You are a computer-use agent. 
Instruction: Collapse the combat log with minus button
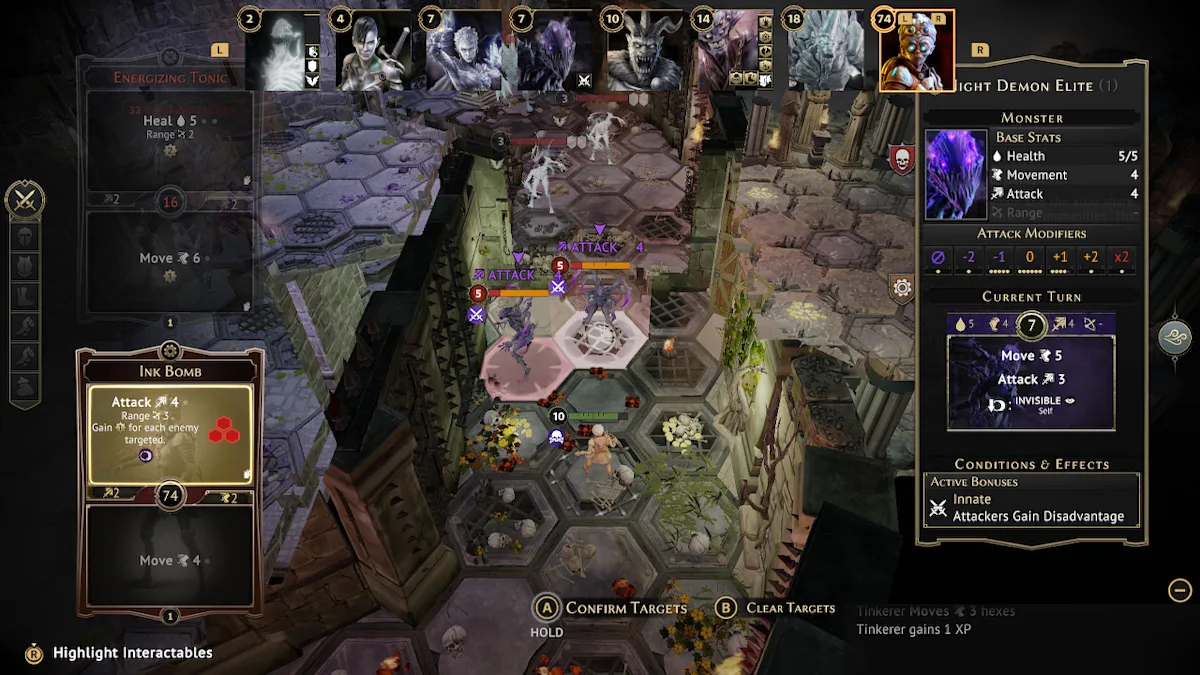pos(1180,590)
